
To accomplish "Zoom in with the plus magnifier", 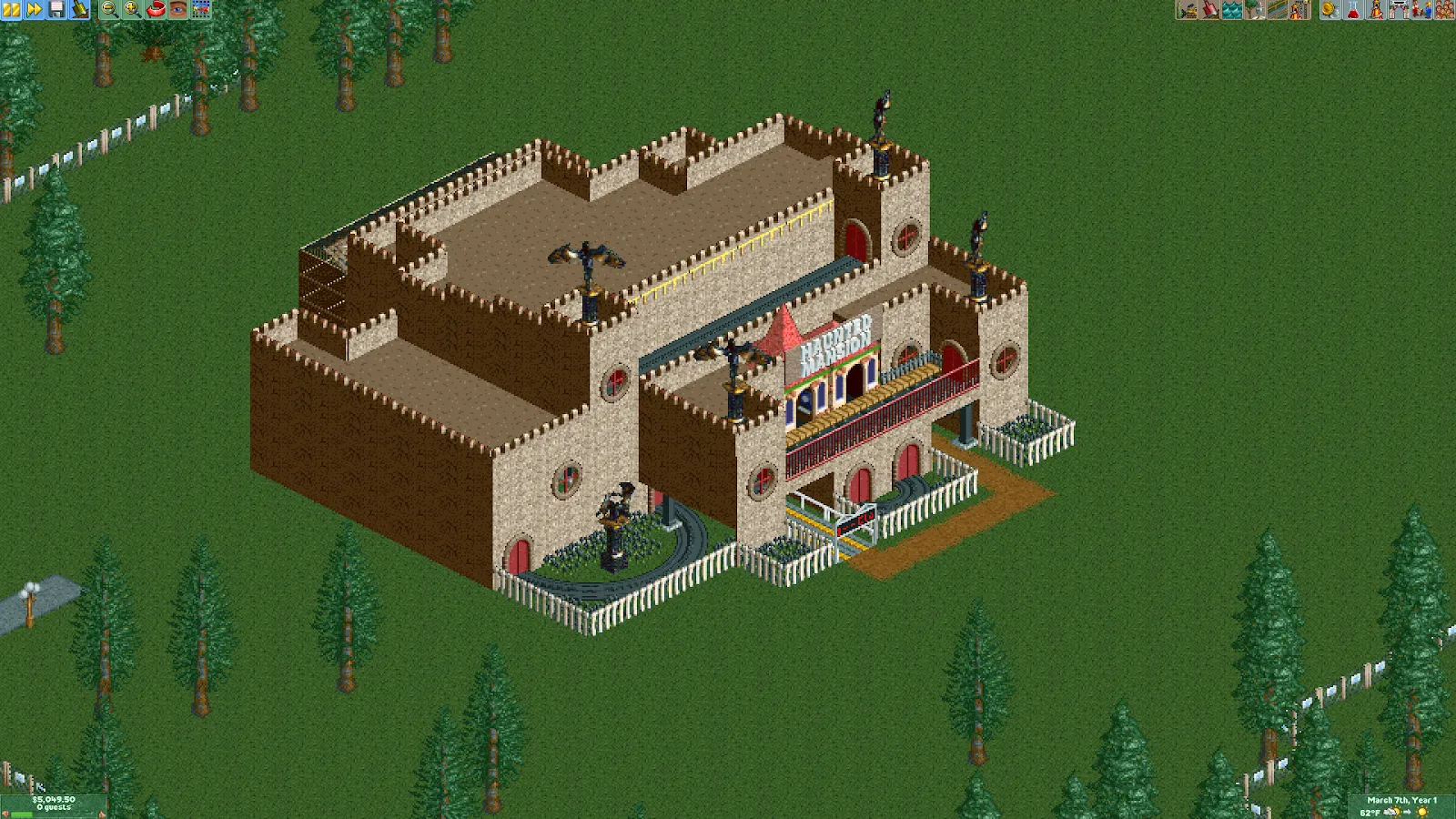I will coord(132,9).
